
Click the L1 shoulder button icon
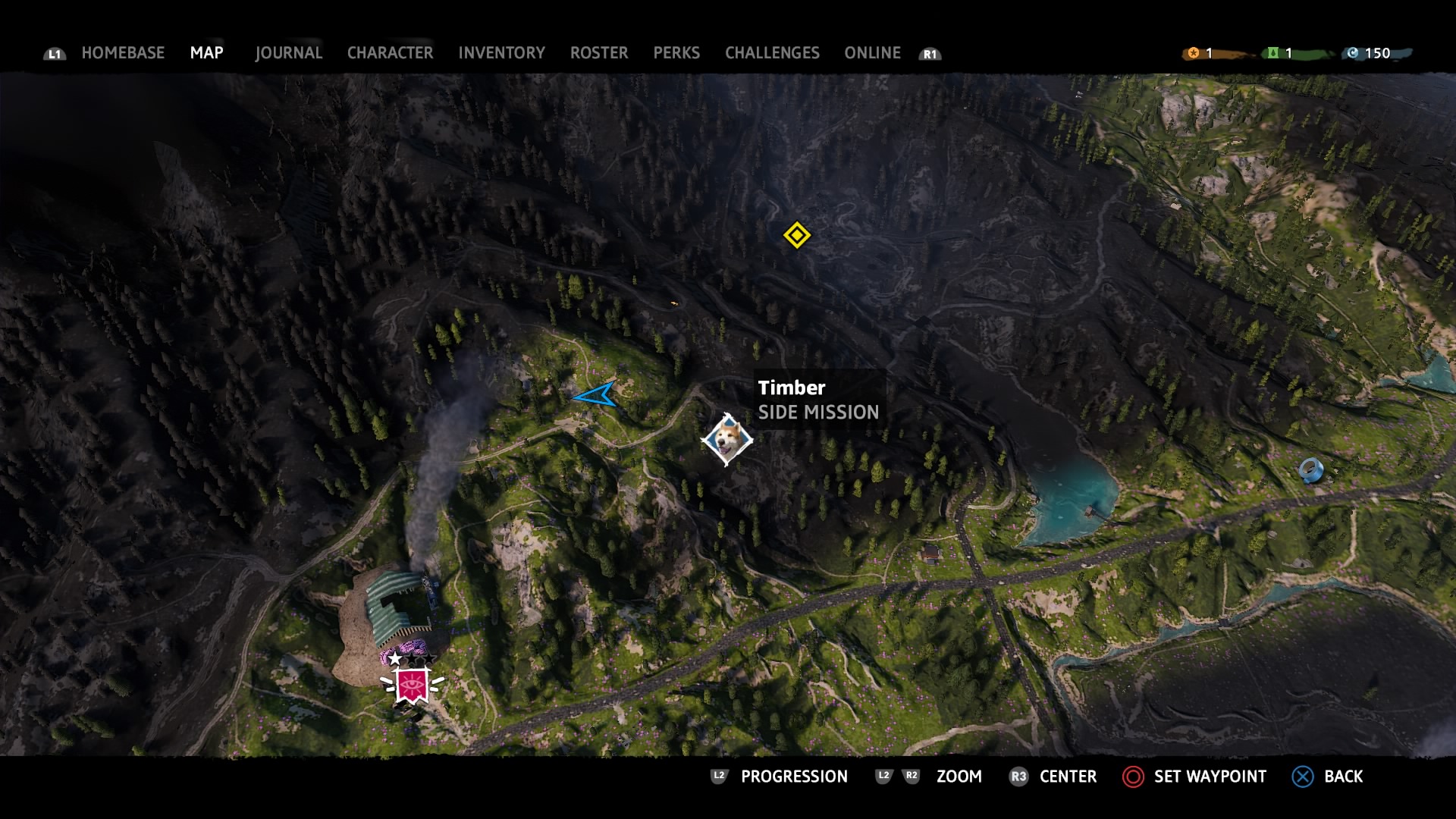coord(54,53)
